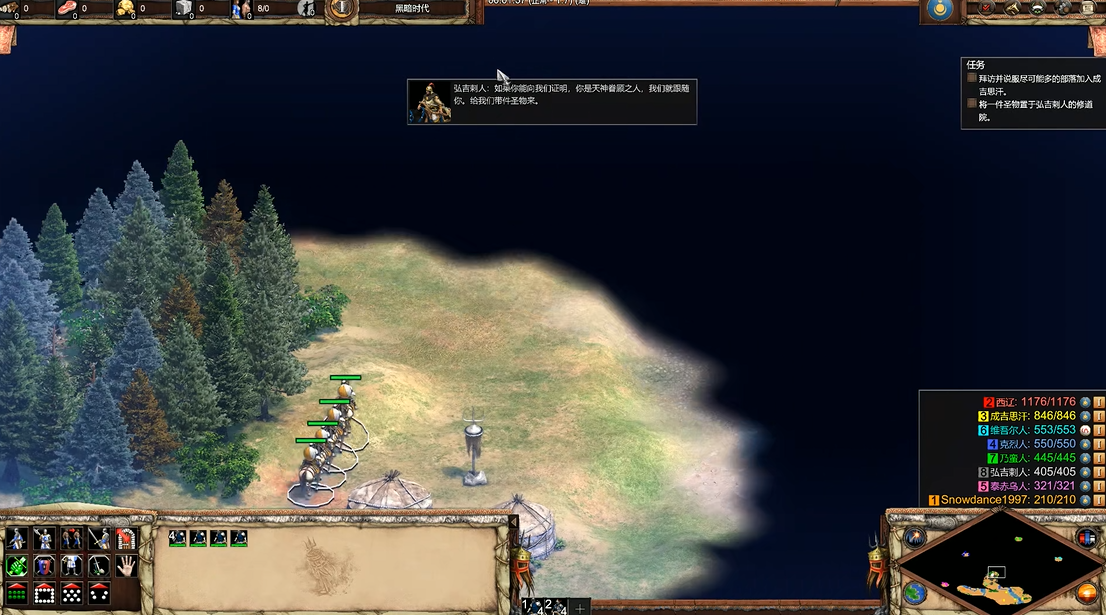Toggle the orange sunset button beside minimap
Image resolution: width=1106 pixels, height=615 pixels.
click(1086, 593)
